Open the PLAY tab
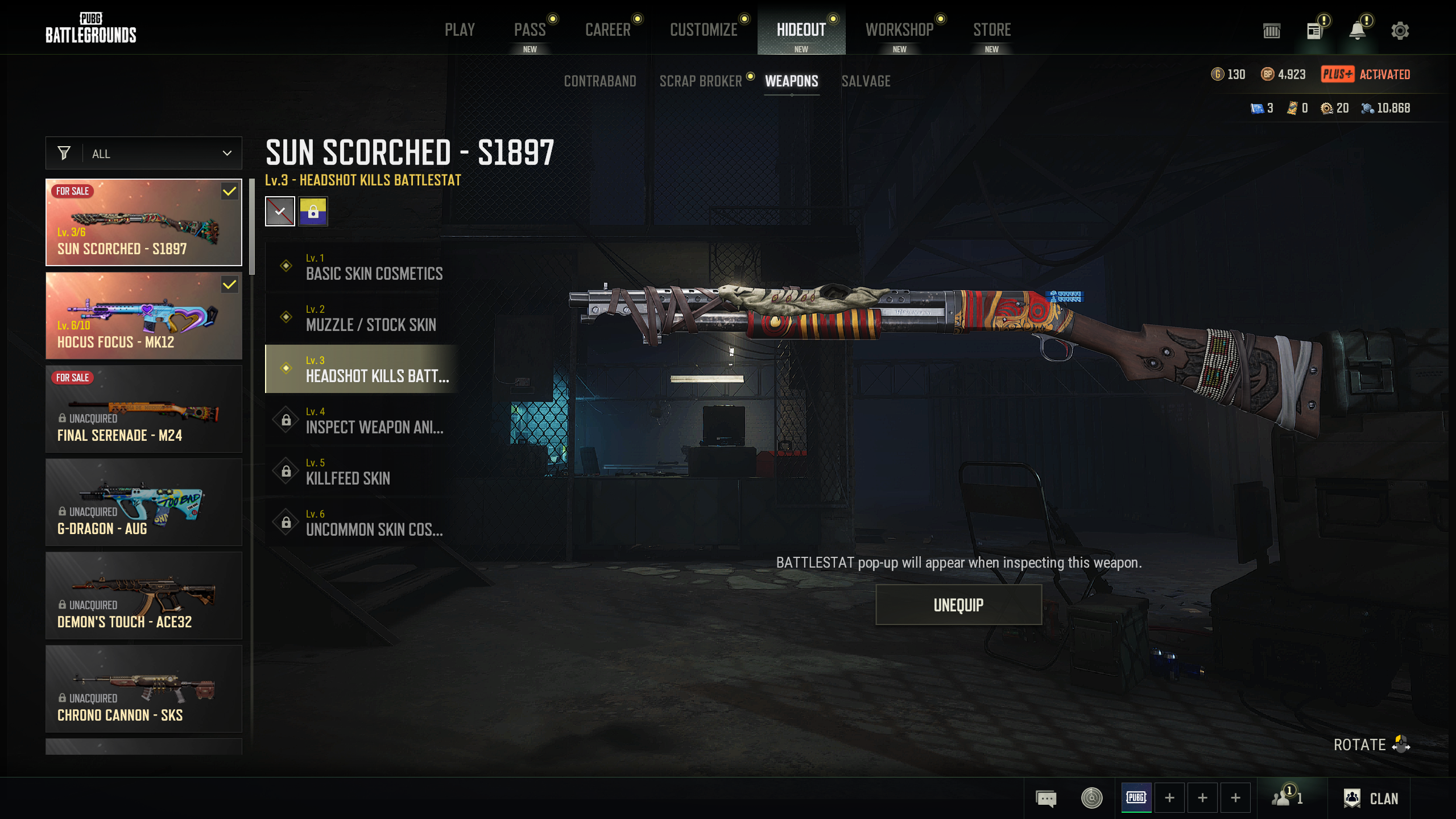This screenshot has width=1456, height=819. (x=460, y=30)
